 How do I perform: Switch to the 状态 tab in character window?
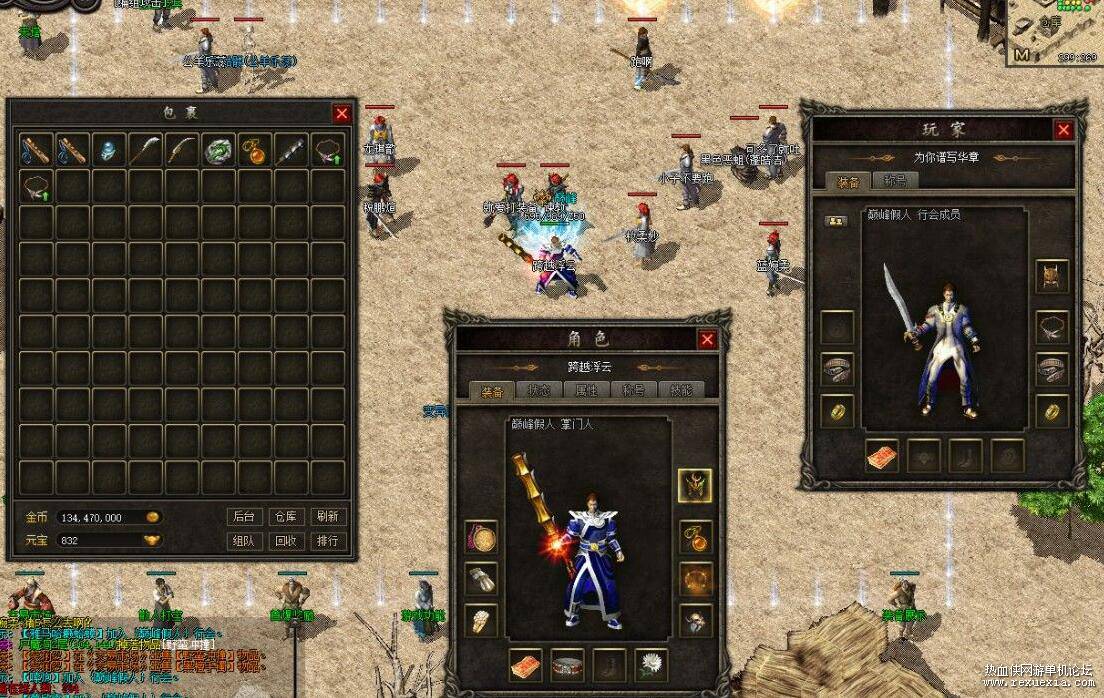[x=540, y=390]
